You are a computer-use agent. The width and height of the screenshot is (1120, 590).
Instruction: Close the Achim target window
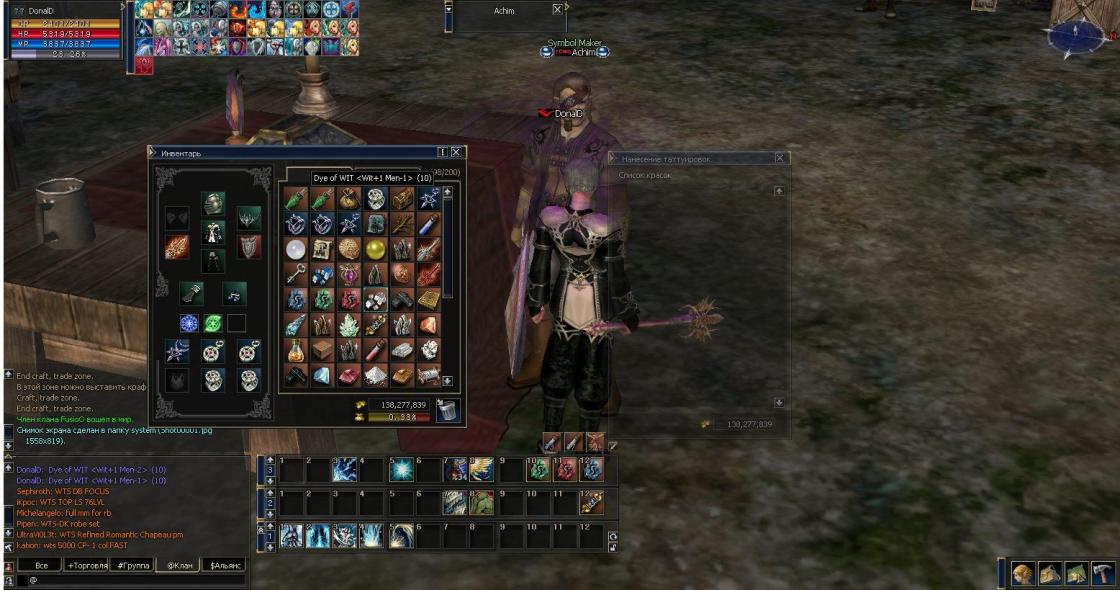tap(557, 9)
